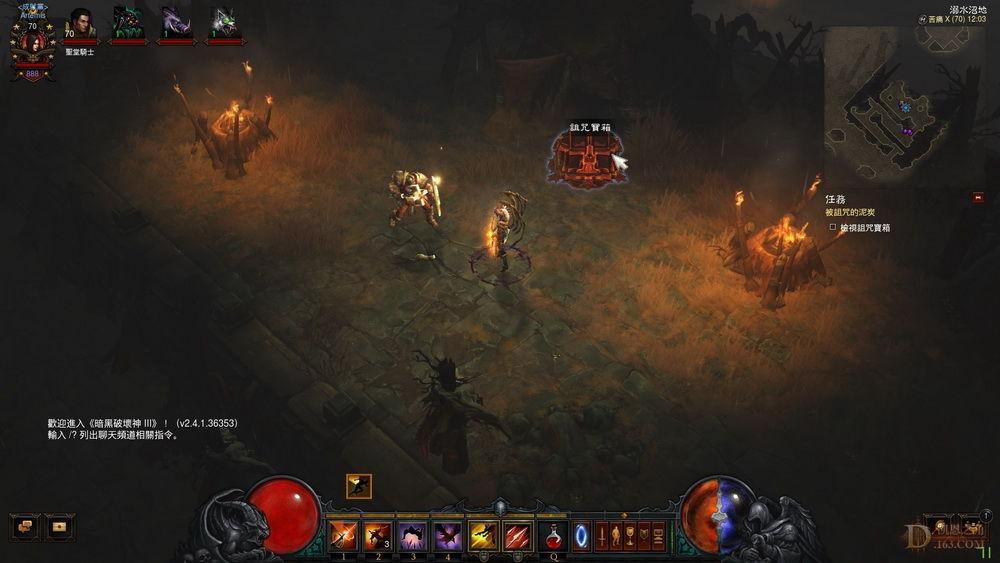Open the chat button in bottom-left corner

[x=24, y=524]
